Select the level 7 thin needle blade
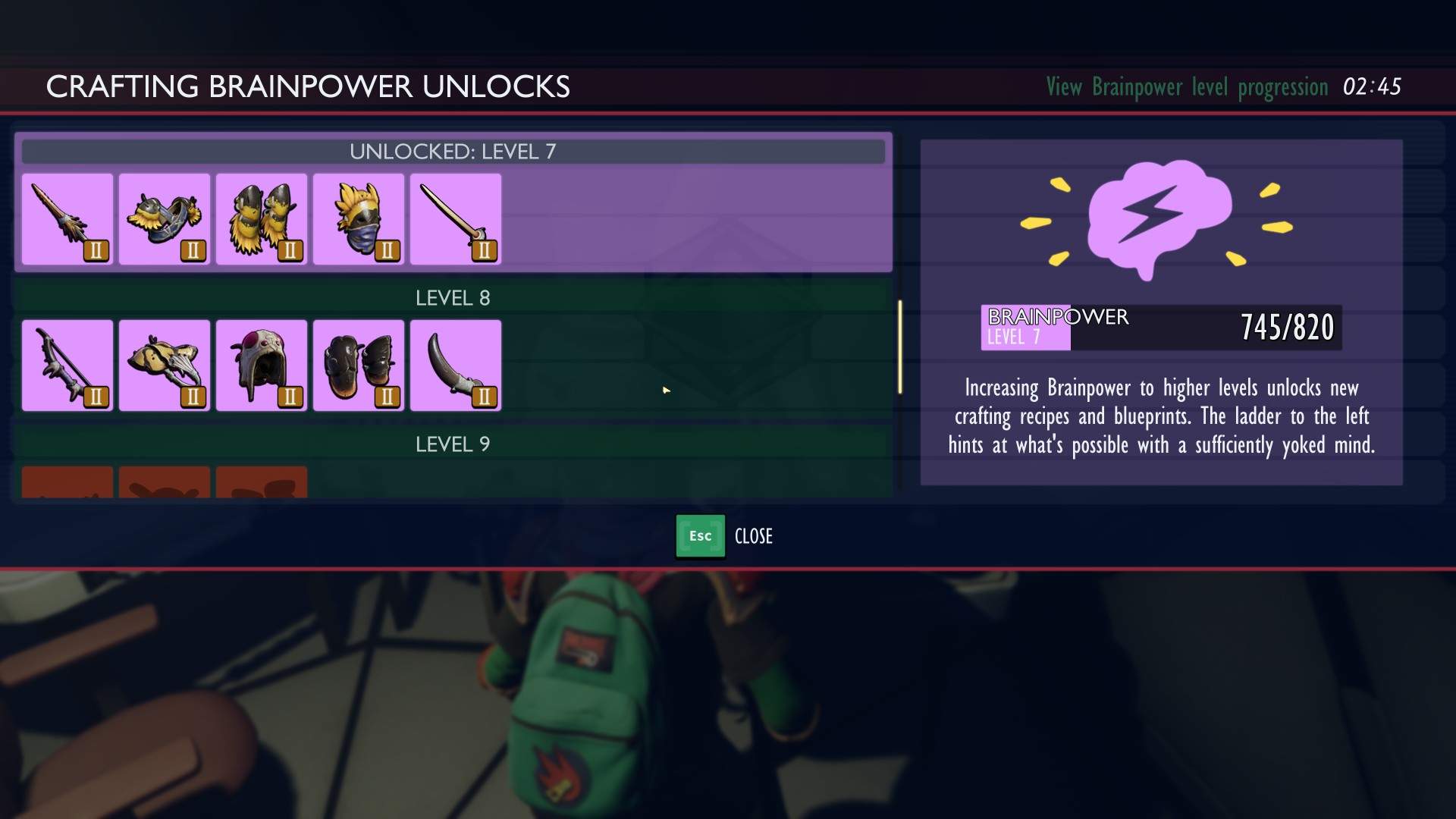The width and height of the screenshot is (1456, 819). pos(456,219)
